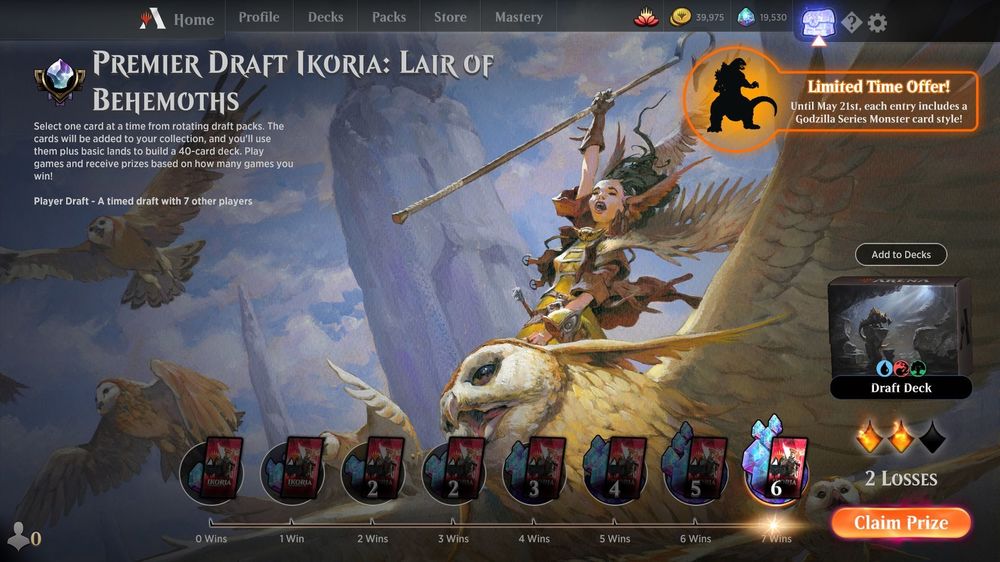Visit the Store tab
The image size is (1000, 562).
[450, 17]
